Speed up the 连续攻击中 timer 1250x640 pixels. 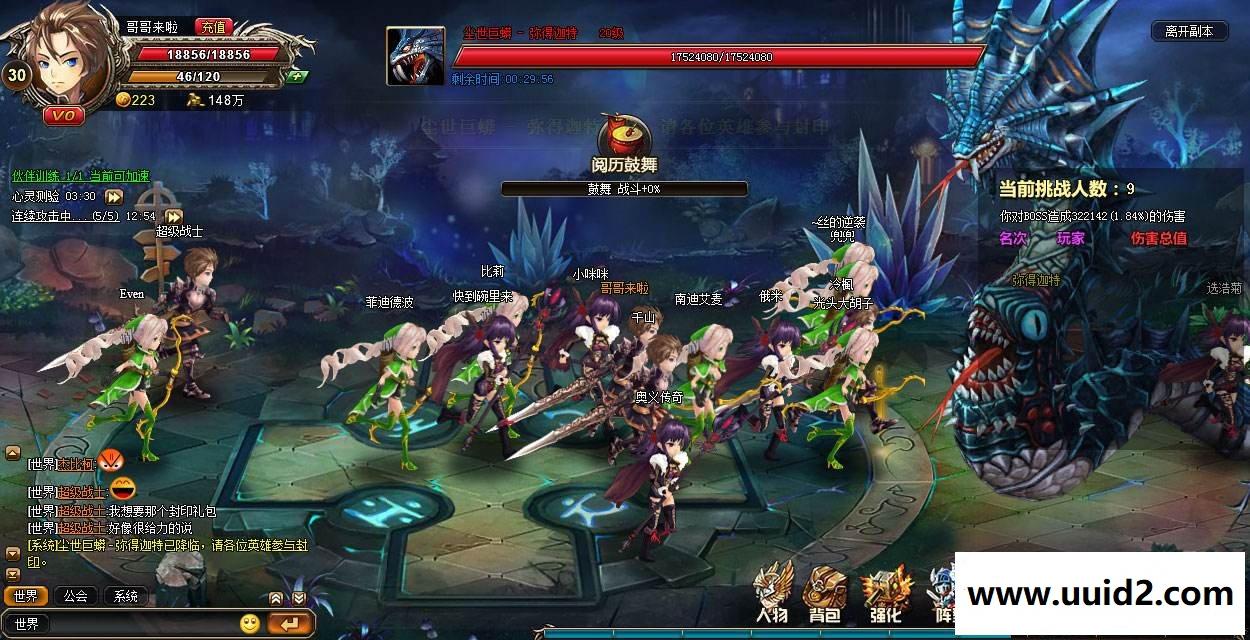point(174,216)
